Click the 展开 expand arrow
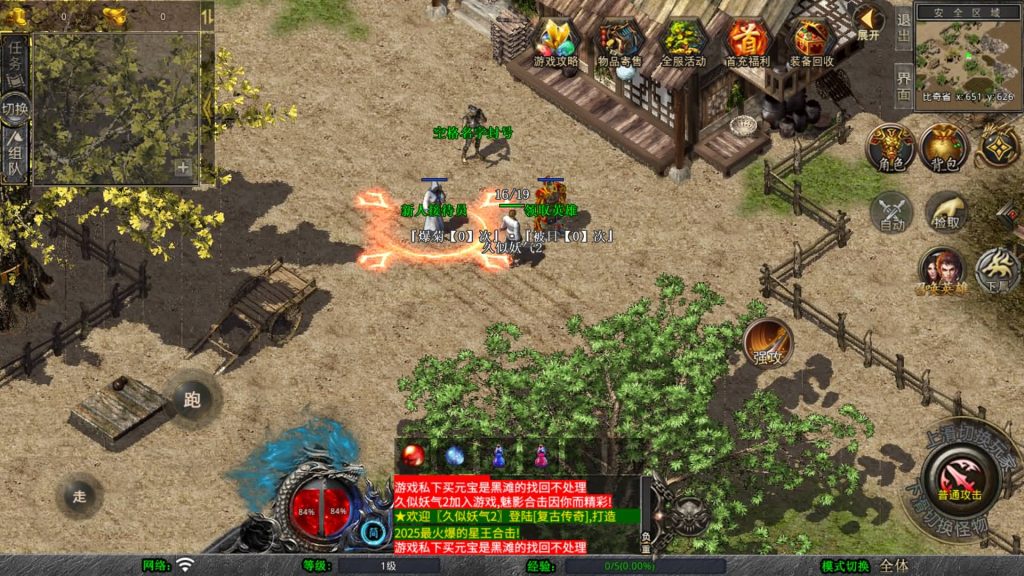 [x=869, y=21]
